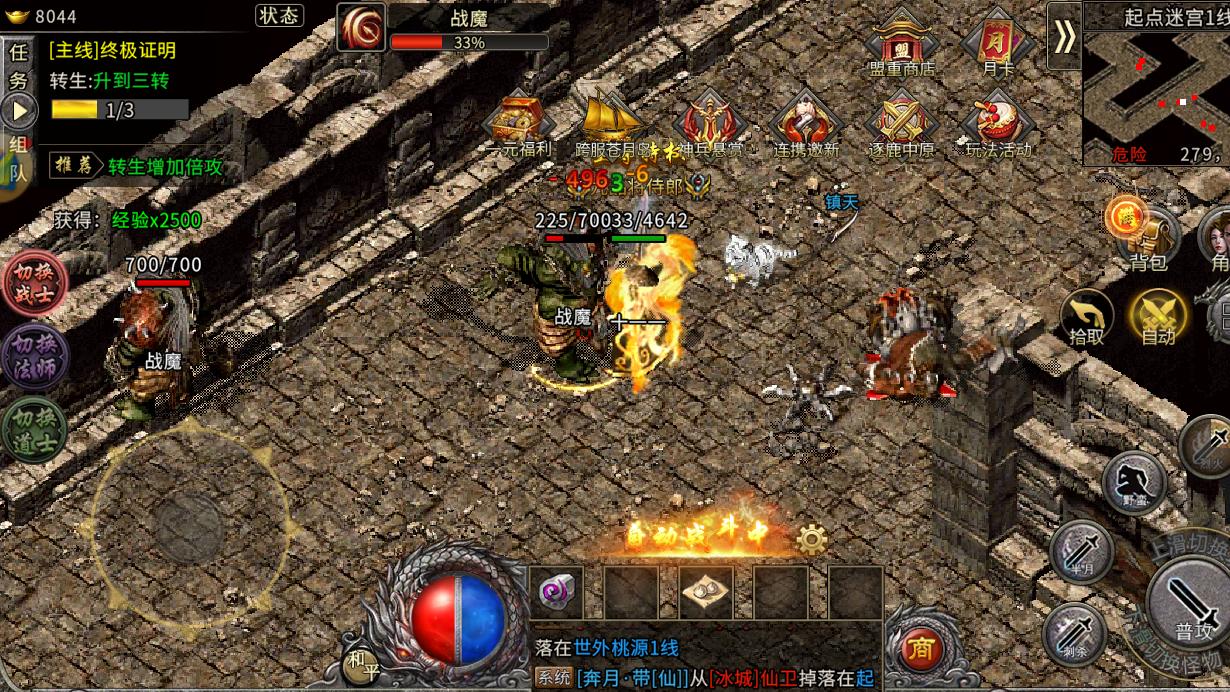Open the 起点迷宫 minimap
The image size is (1230, 692).
pyautogui.click(x=1156, y=92)
